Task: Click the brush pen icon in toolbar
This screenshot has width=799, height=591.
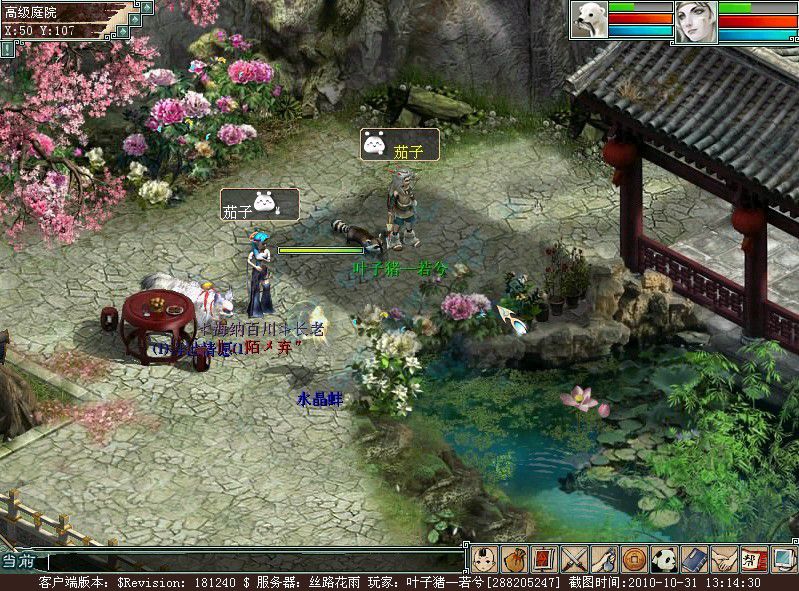Action: [x=603, y=559]
